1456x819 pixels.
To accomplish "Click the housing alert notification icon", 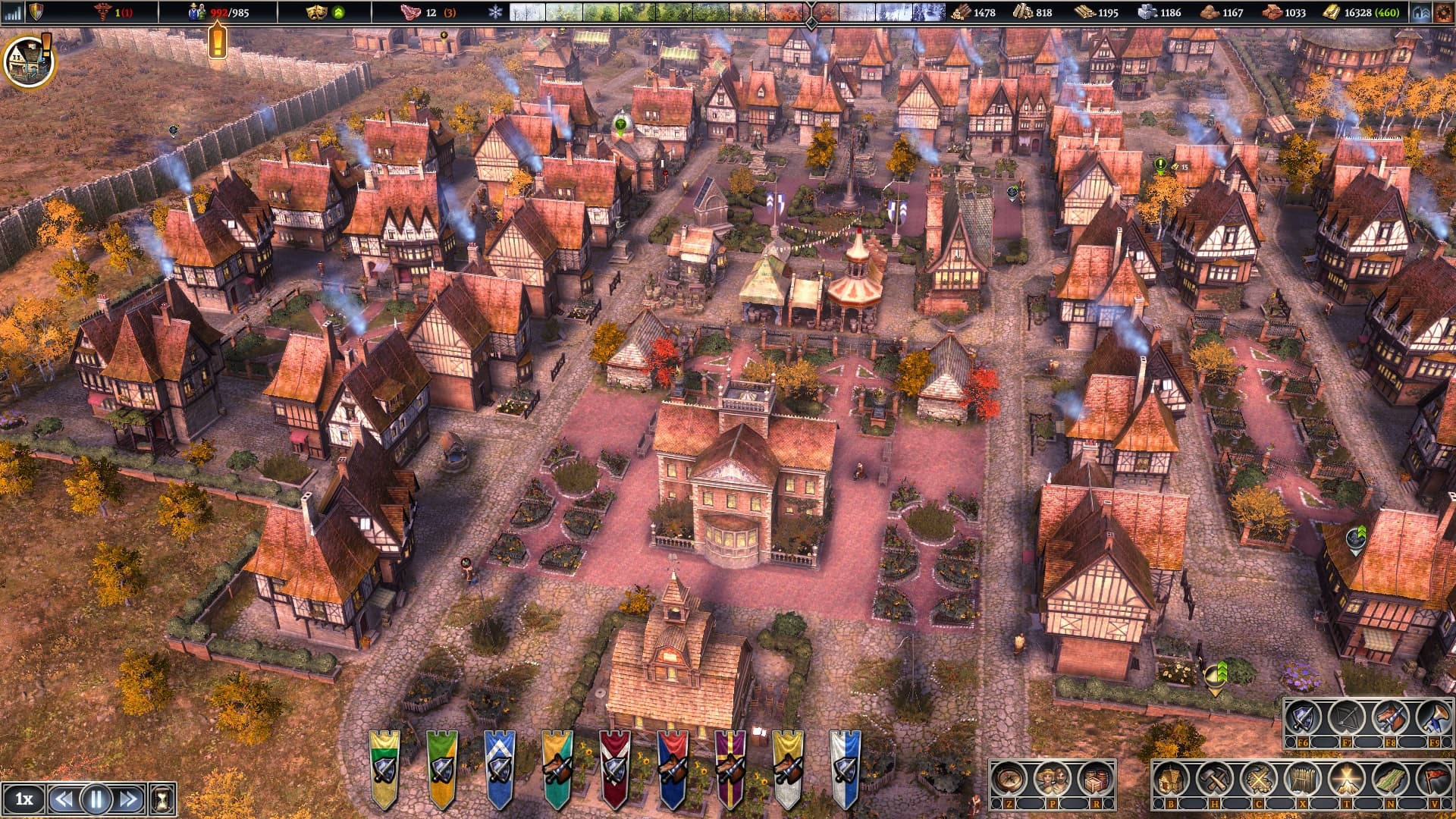I will tap(28, 60).
